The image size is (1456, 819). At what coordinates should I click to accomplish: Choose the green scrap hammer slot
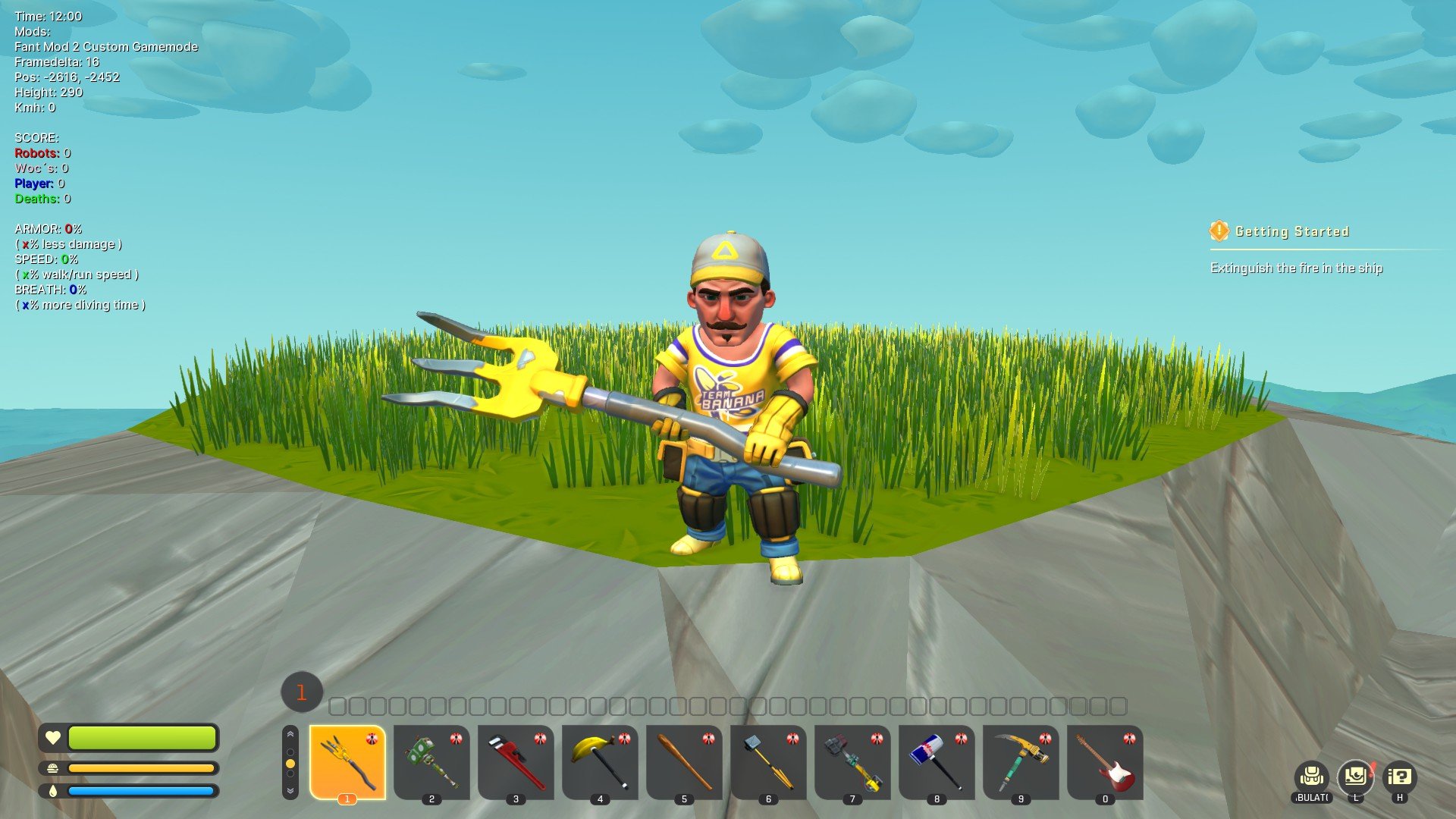431,761
